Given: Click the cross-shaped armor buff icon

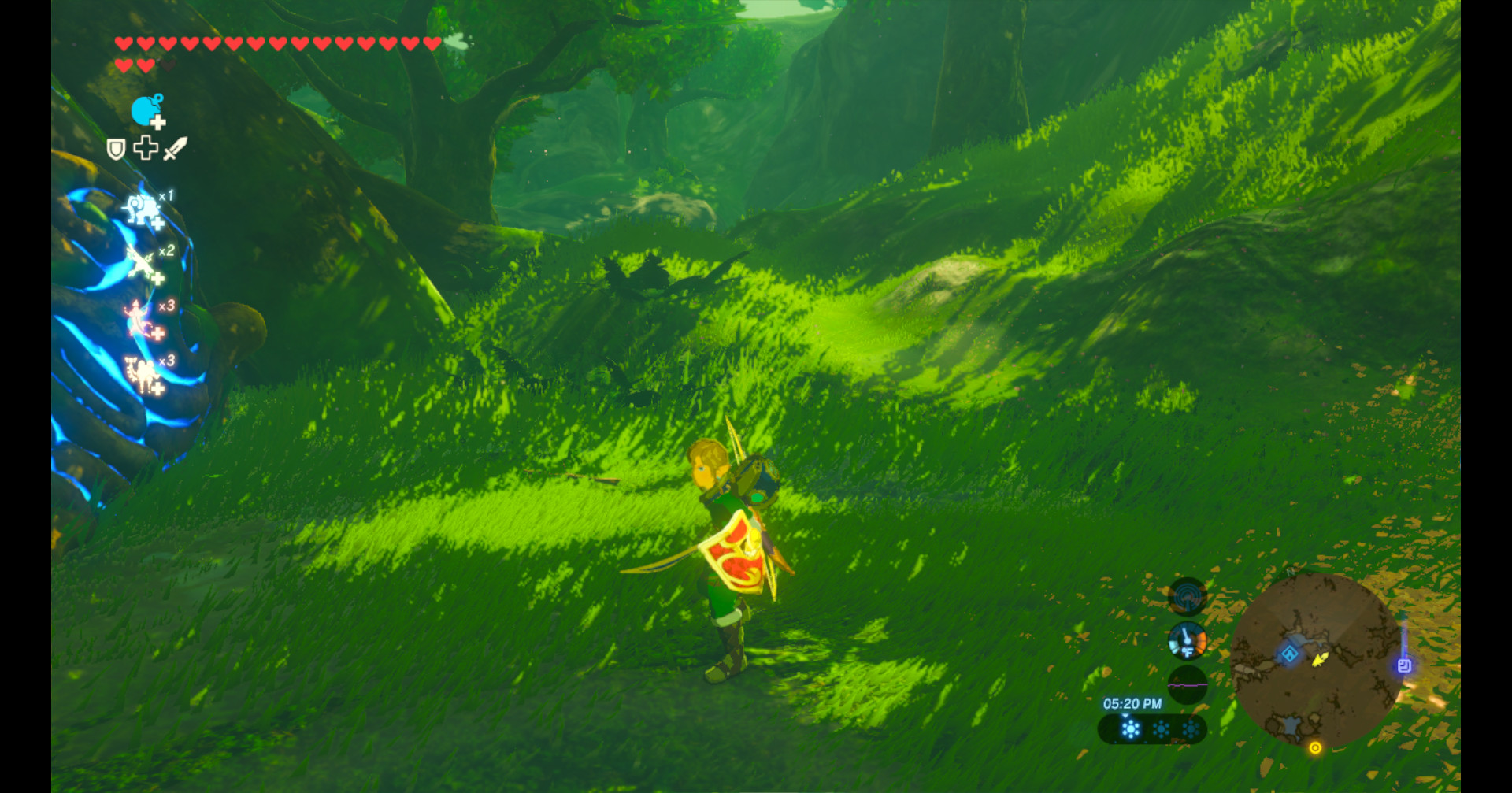Looking at the screenshot, I should tap(145, 146).
